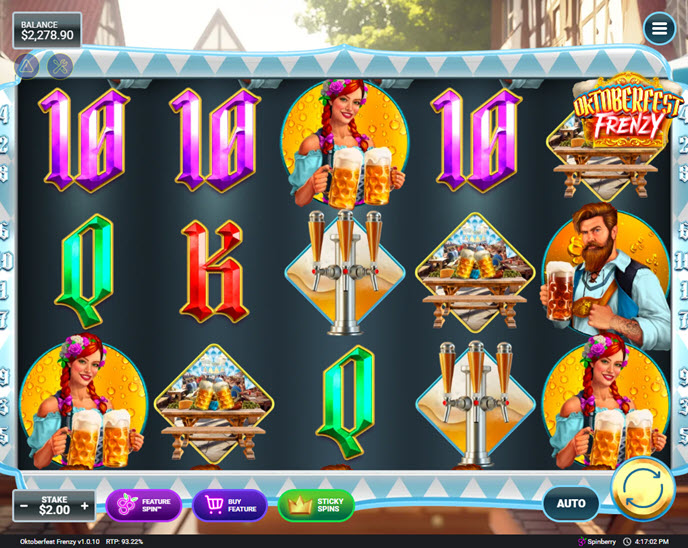Image resolution: width=688 pixels, height=548 pixels.
Task: Turn on Feature Spin
Action: click(x=144, y=506)
